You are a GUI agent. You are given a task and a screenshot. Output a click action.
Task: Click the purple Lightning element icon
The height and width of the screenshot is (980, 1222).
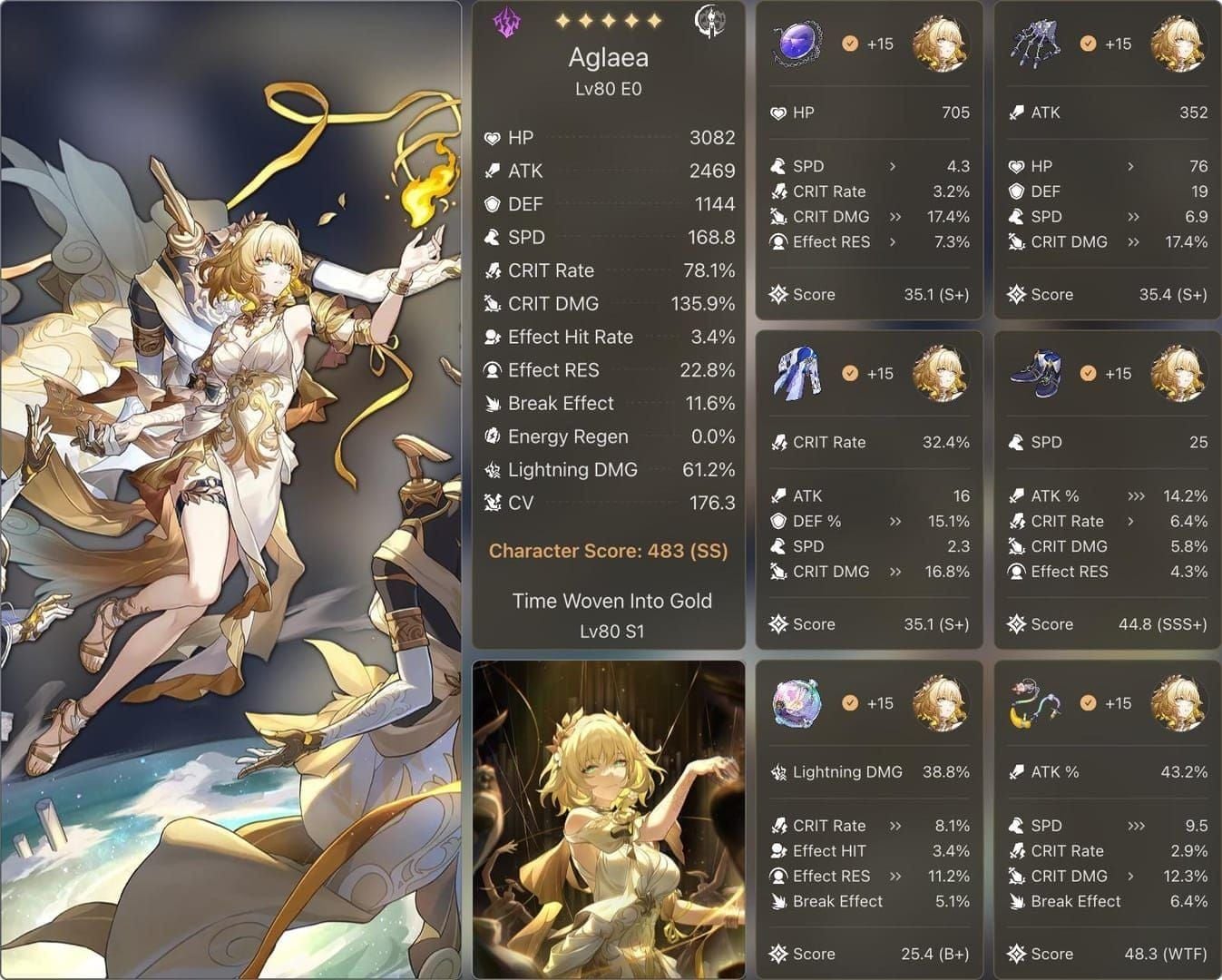pyautogui.click(x=505, y=22)
